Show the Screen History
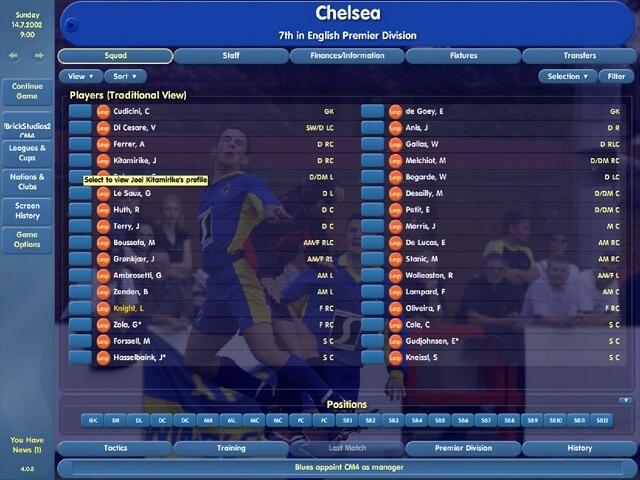 point(27,210)
